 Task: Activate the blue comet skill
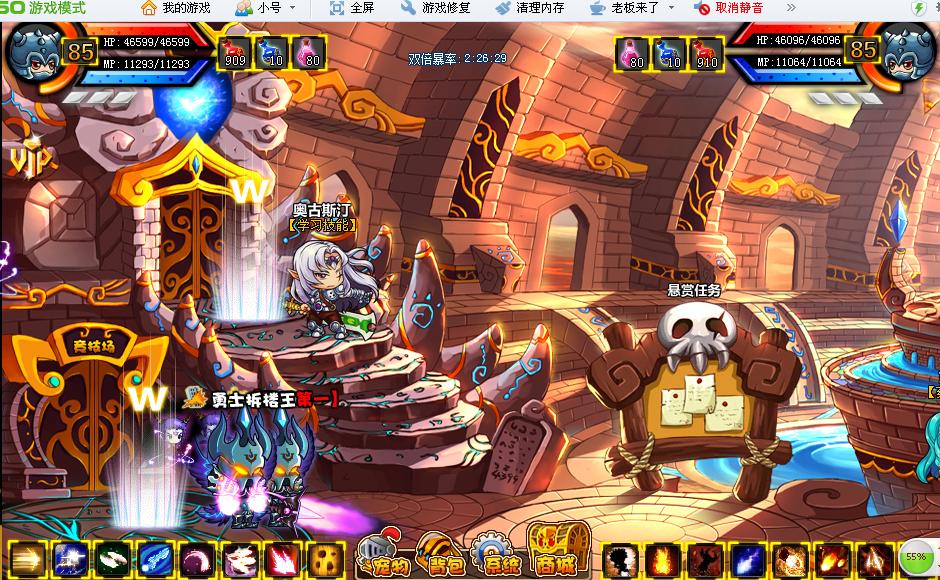(x=748, y=559)
